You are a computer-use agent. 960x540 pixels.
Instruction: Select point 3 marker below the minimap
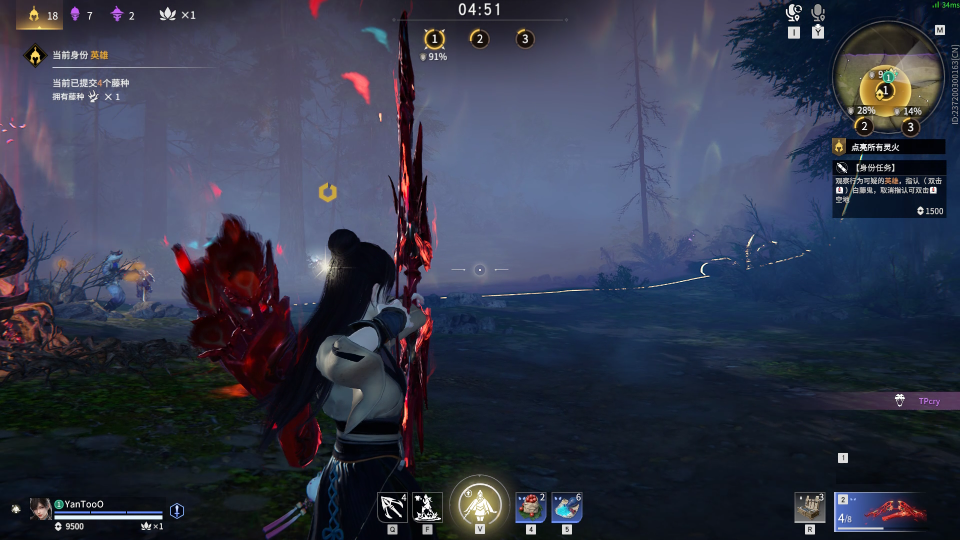click(x=910, y=127)
